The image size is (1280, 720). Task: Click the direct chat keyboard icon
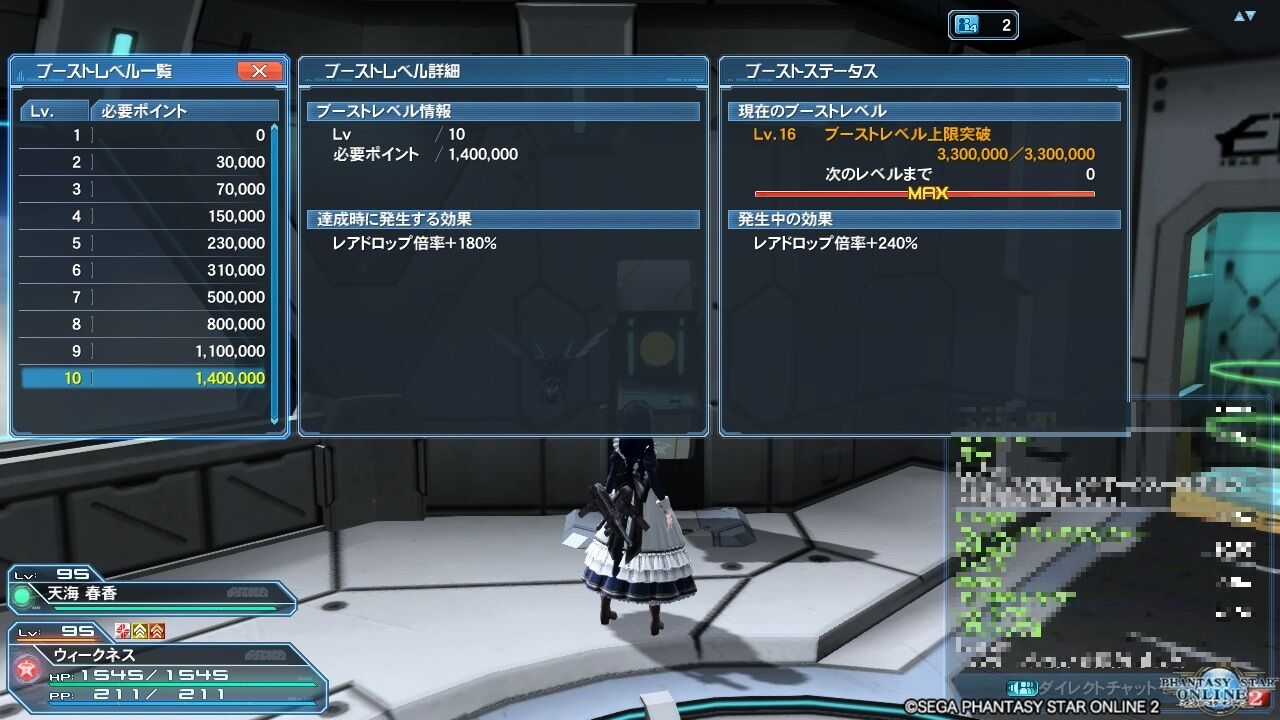pos(1023,687)
